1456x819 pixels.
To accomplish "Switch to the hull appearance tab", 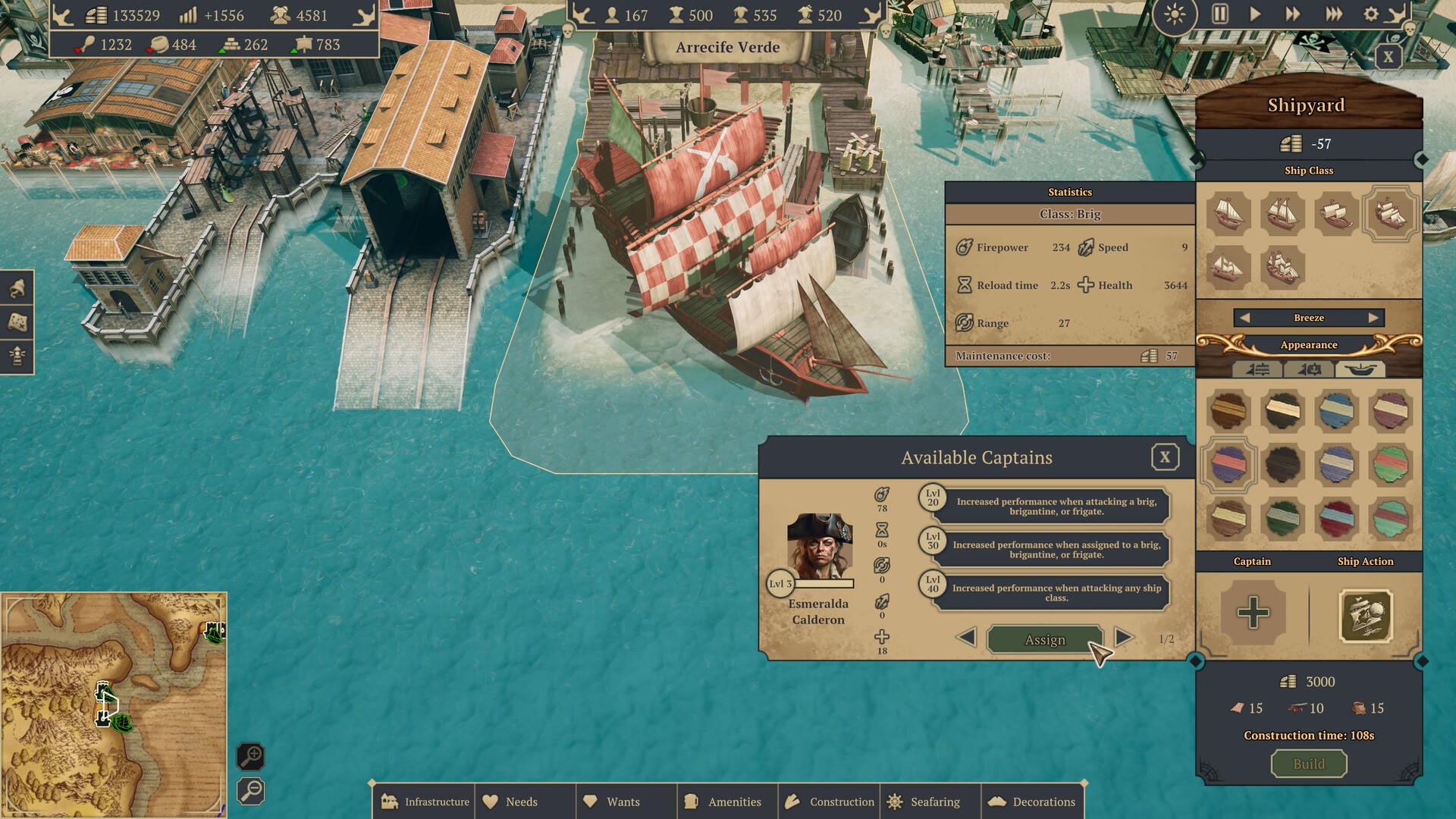I will click(1360, 369).
